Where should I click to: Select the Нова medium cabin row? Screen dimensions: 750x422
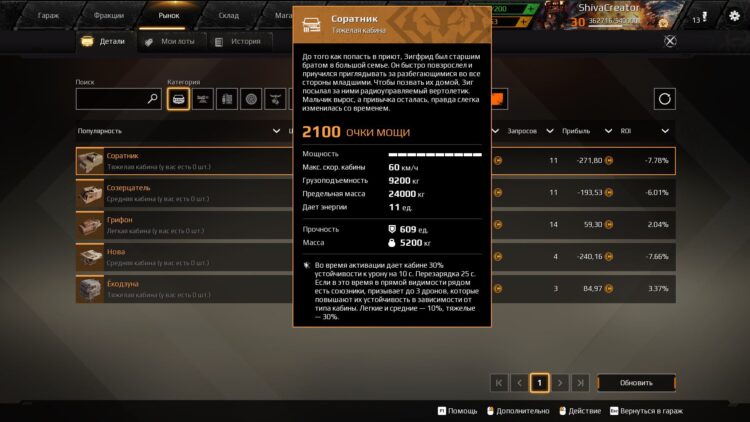click(x=180, y=257)
